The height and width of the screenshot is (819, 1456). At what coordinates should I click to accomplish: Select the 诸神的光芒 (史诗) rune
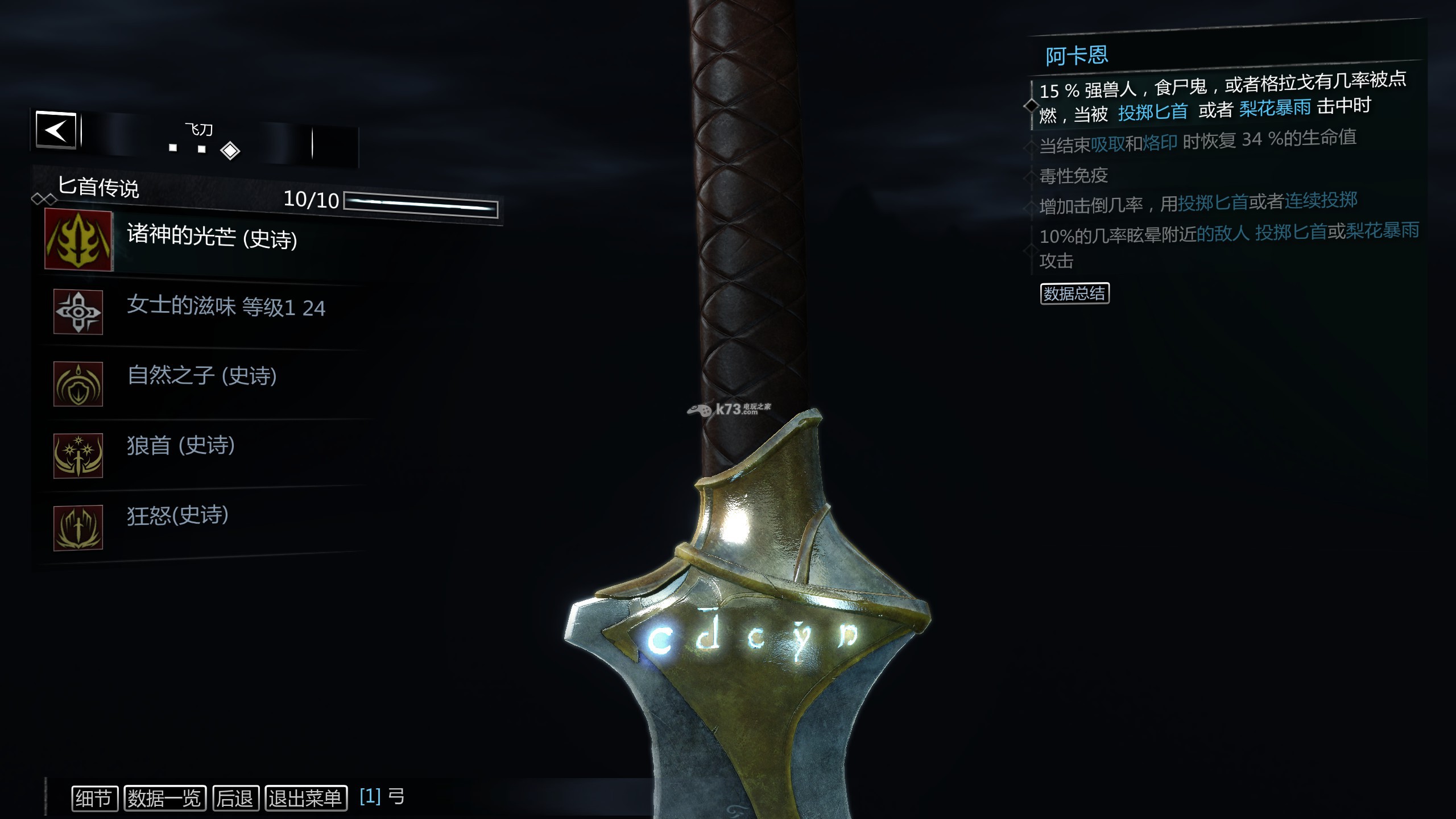(x=212, y=238)
